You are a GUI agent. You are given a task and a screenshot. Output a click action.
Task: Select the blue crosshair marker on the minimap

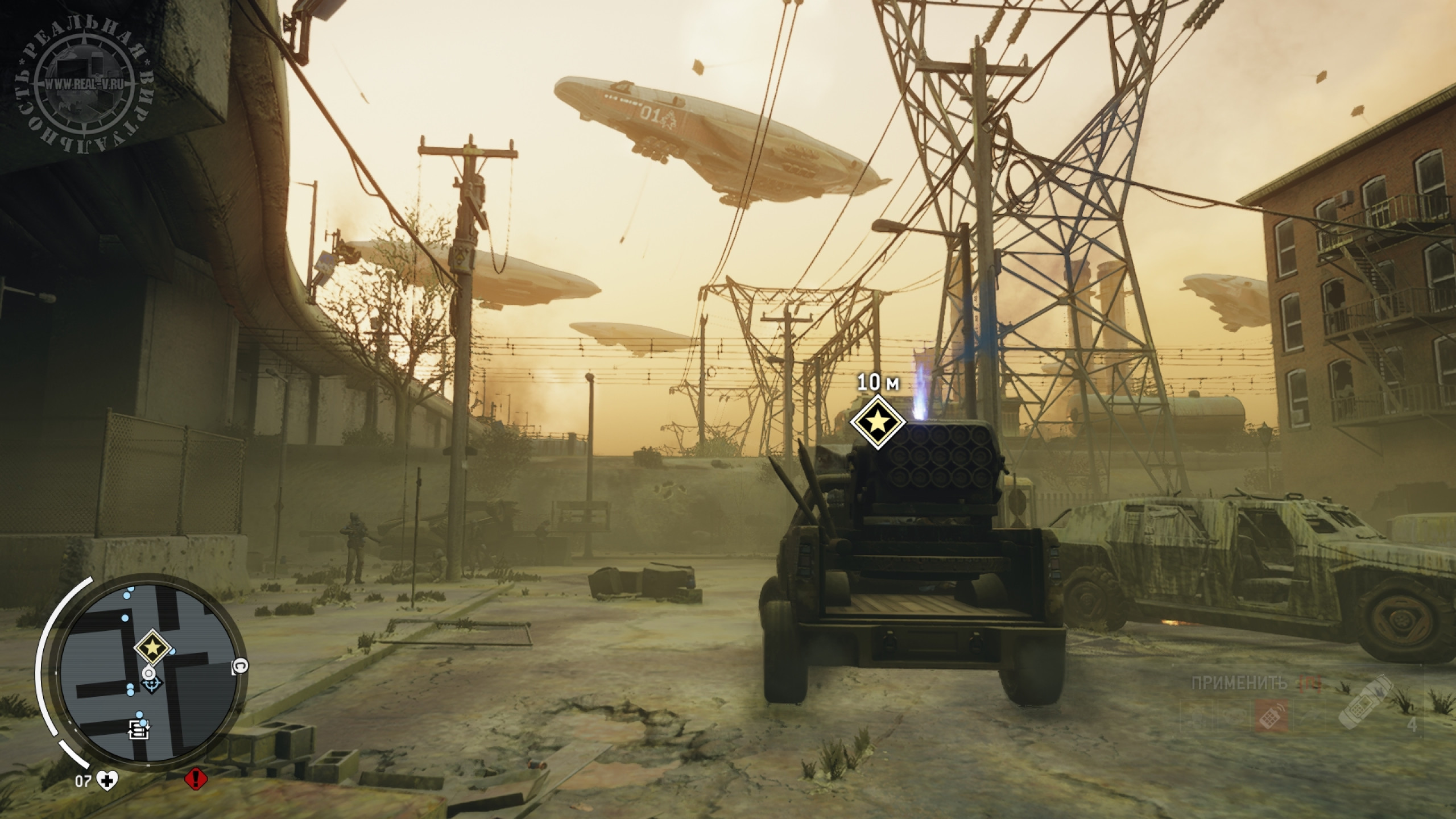(x=151, y=685)
